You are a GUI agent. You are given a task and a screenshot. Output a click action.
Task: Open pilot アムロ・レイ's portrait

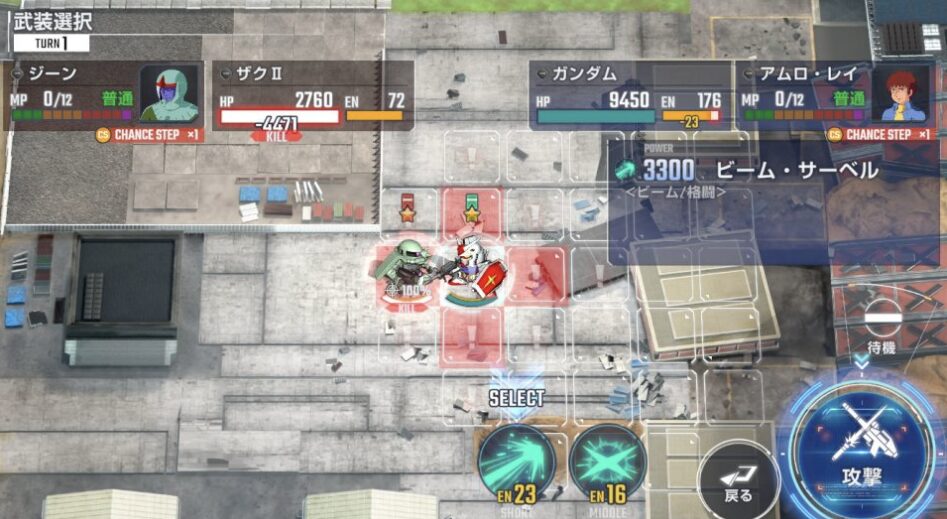[x=905, y=93]
